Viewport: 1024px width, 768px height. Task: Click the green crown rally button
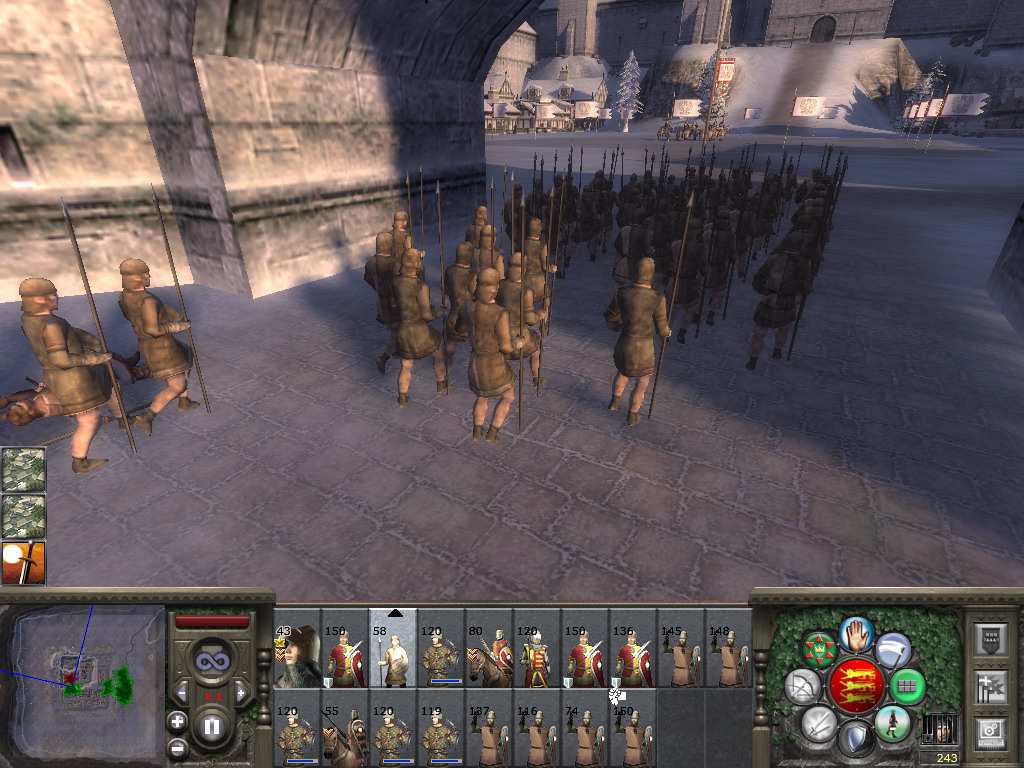820,650
